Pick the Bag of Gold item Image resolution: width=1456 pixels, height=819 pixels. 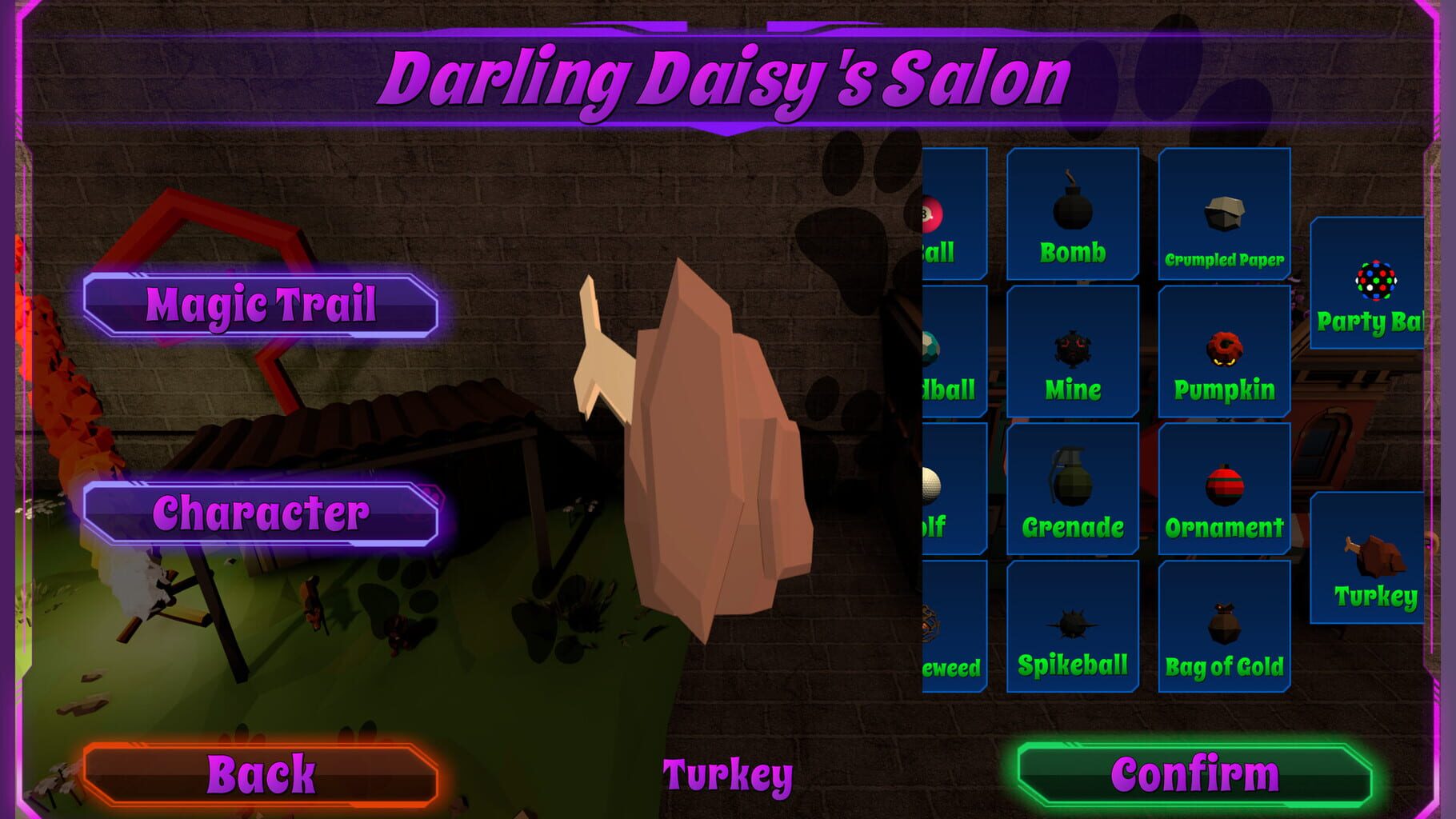1224,624
